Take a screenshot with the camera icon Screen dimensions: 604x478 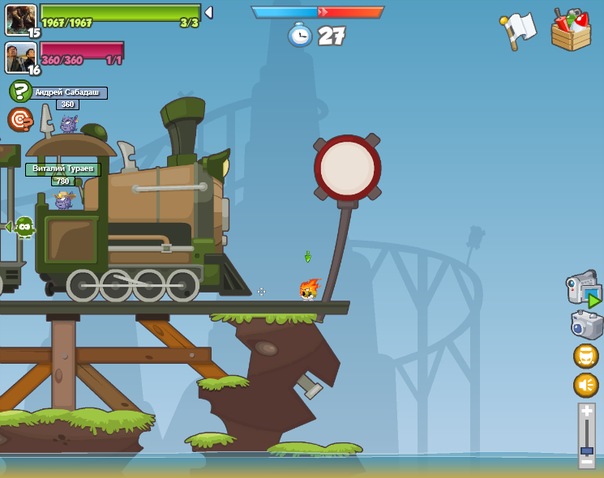pos(587,324)
